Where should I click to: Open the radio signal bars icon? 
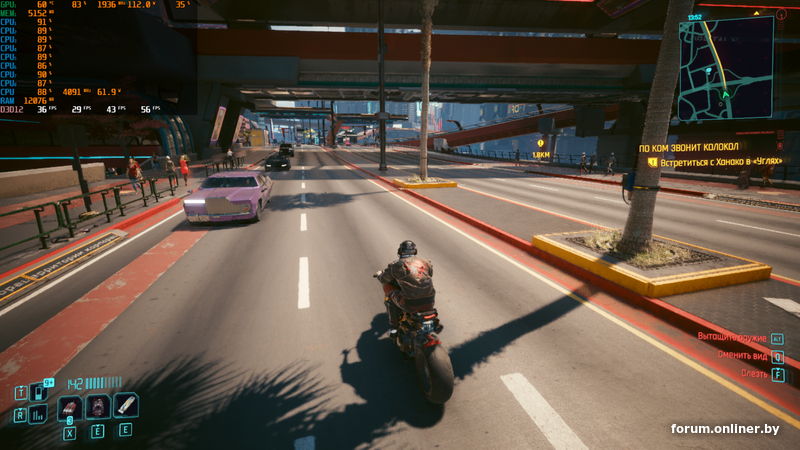click(38, 414)
